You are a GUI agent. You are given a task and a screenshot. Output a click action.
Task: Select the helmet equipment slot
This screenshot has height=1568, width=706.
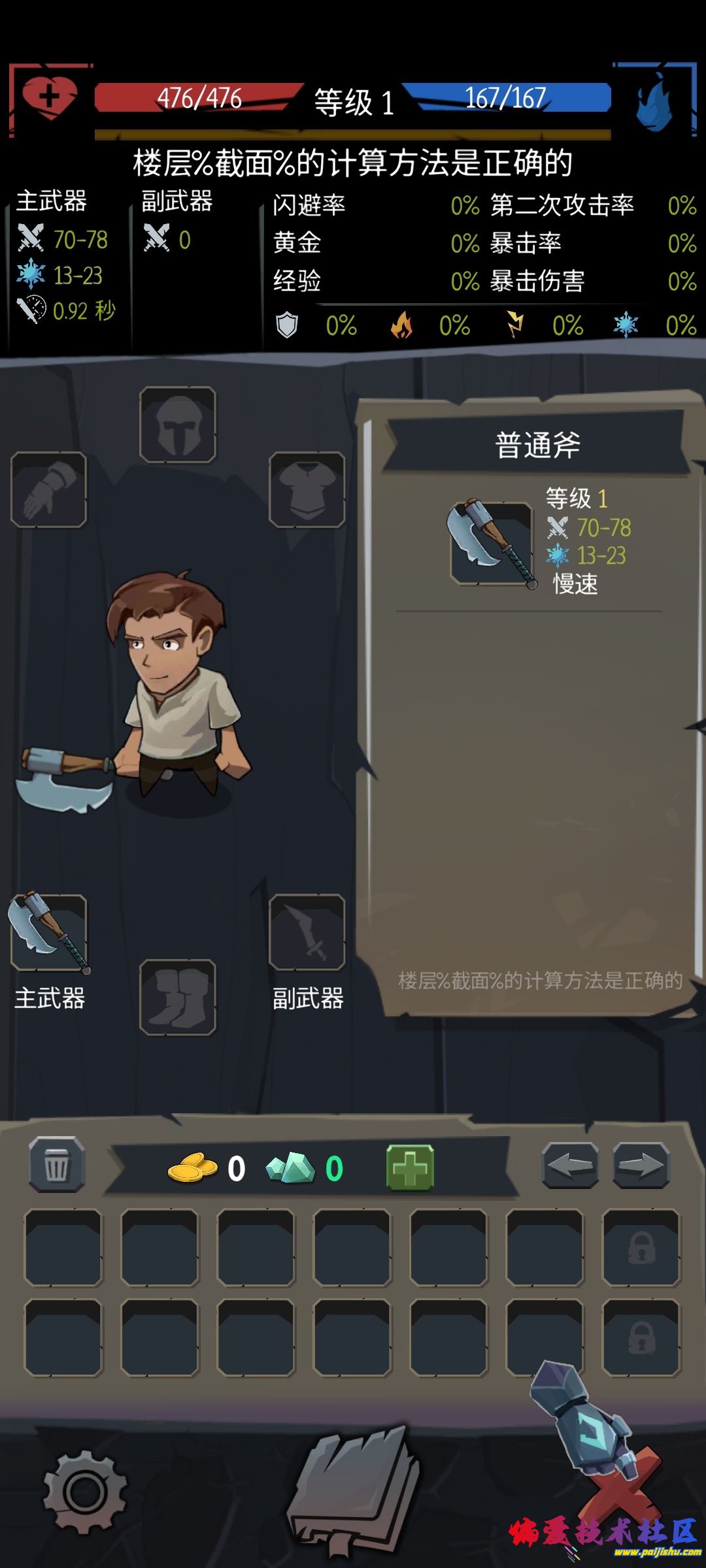178,425
